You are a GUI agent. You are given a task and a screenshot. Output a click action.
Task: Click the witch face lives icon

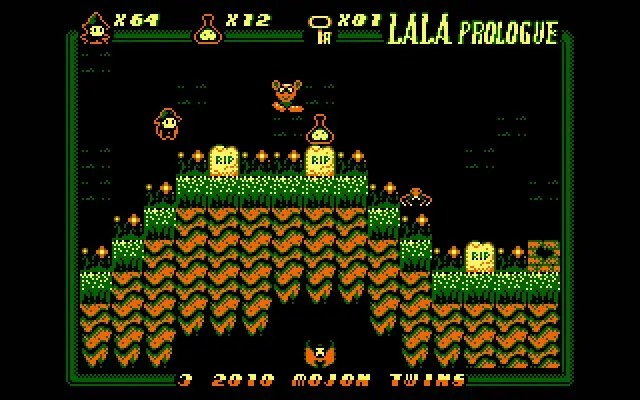click(x=96, y=28)
